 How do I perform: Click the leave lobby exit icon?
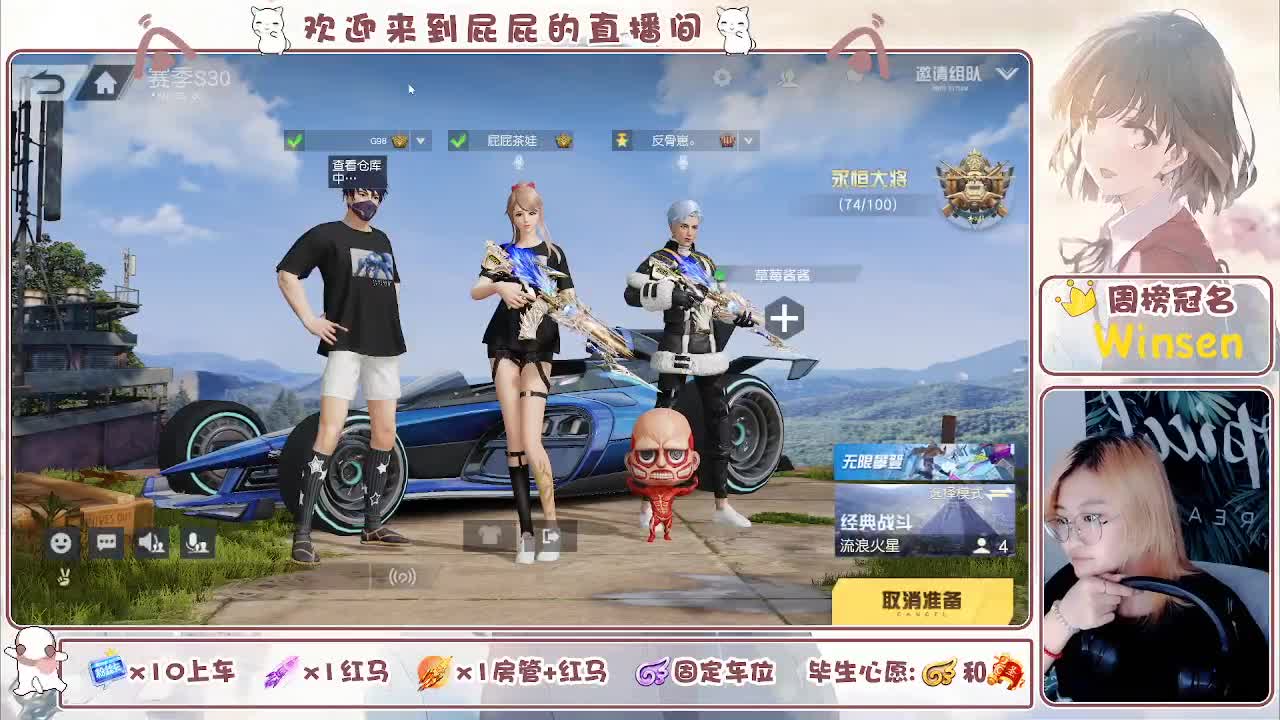545,538
